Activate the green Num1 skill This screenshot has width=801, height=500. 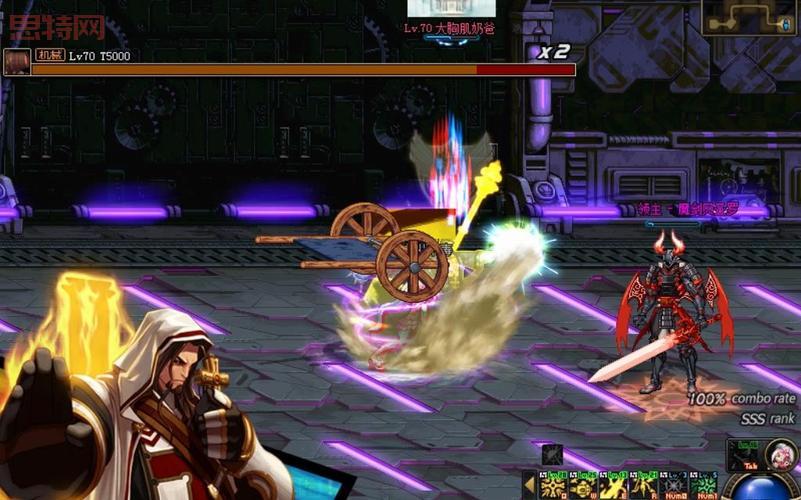[703, 486]
